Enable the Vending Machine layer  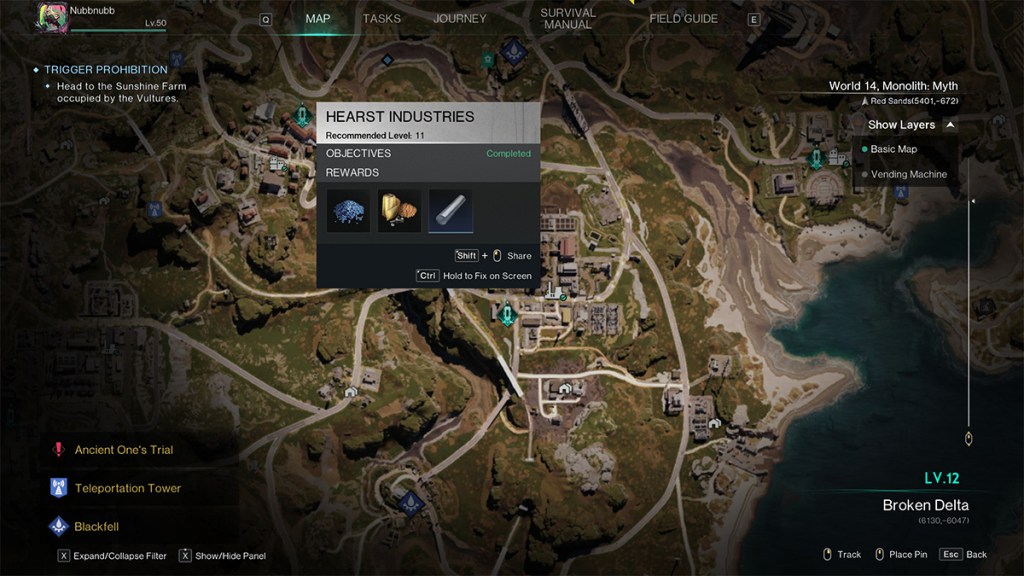tap(908, 174)
